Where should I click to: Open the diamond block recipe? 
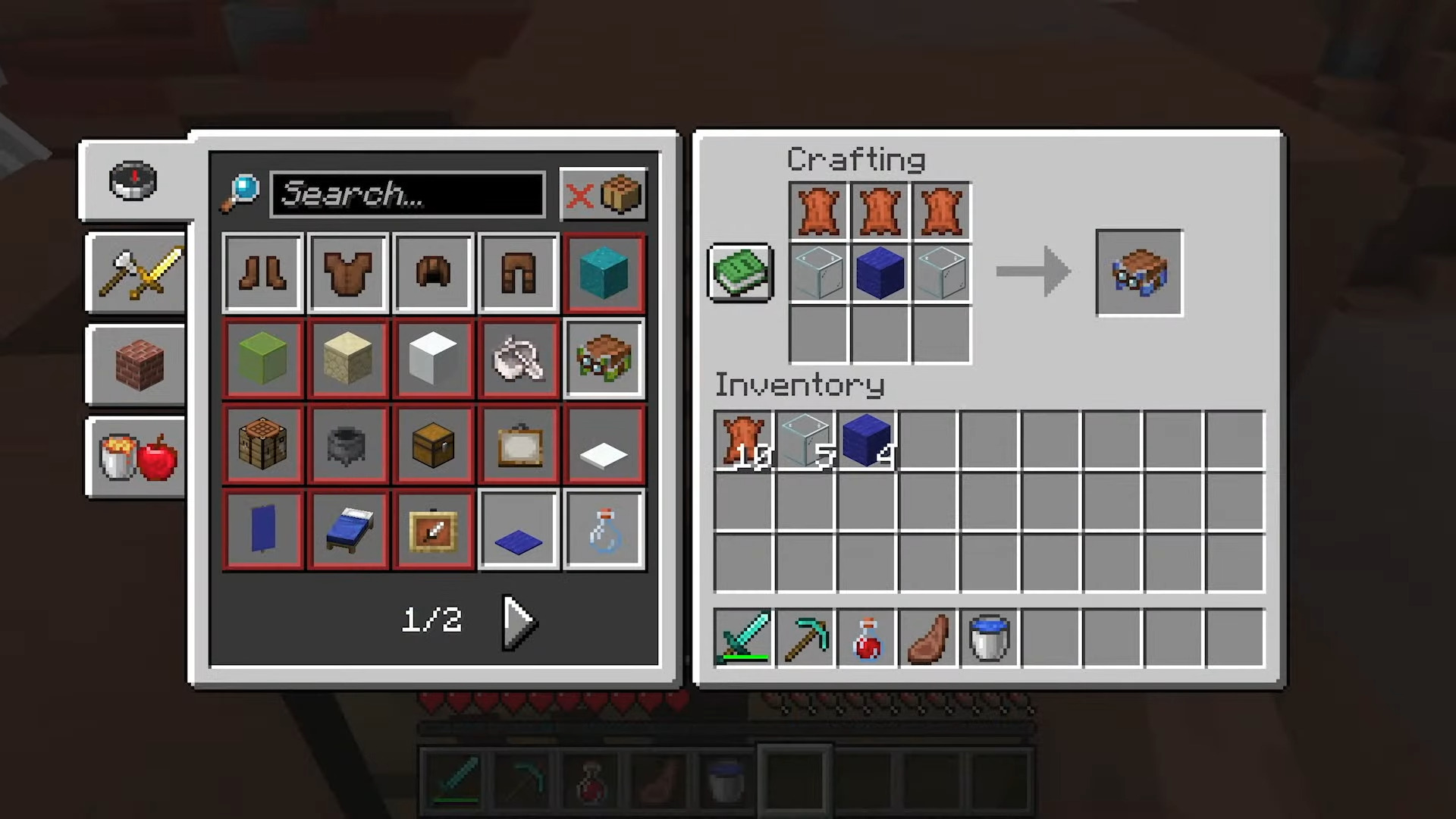pos(604,273)
